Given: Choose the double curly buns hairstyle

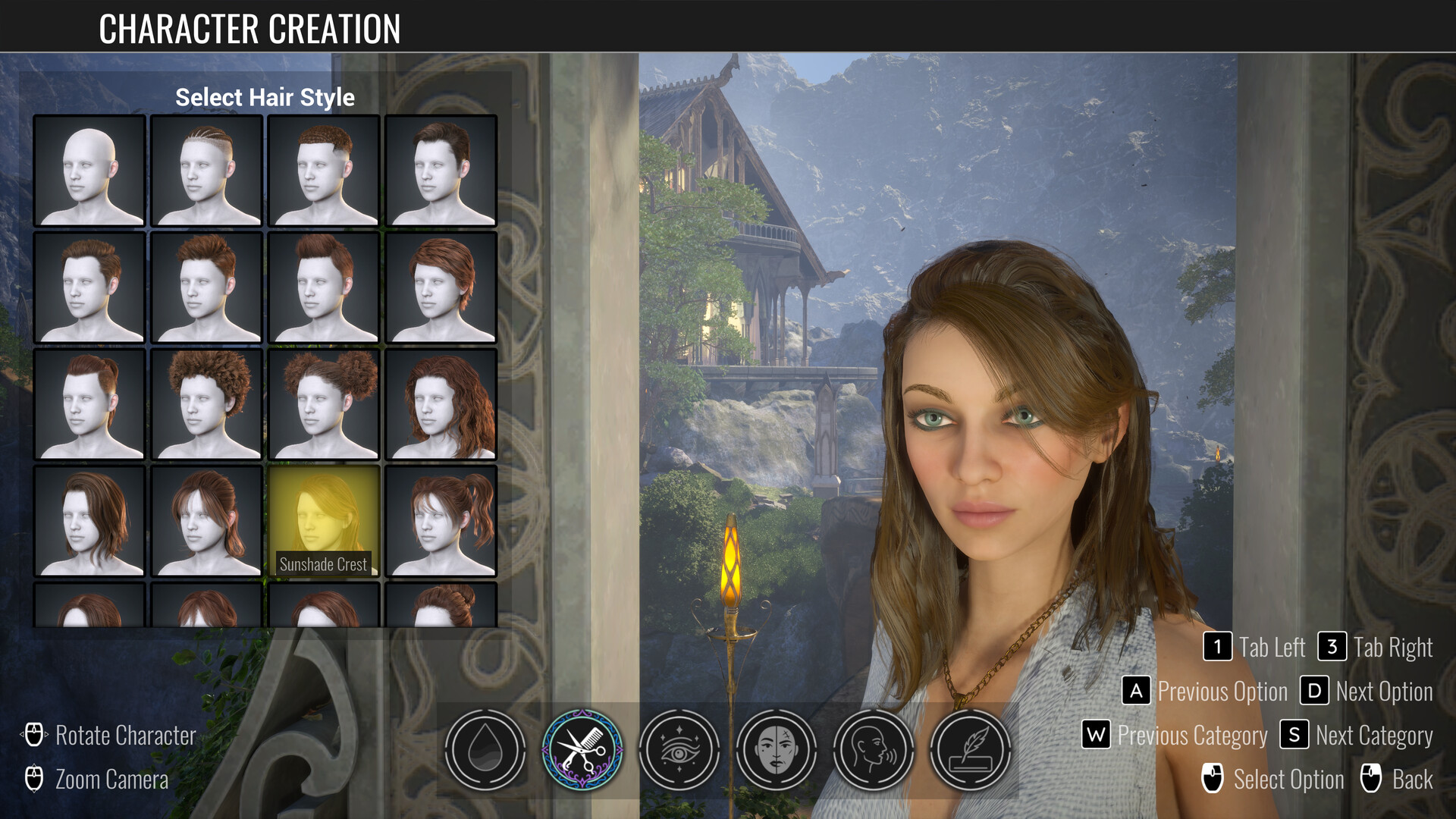Looking at the screenshot, I should [323, 404].
